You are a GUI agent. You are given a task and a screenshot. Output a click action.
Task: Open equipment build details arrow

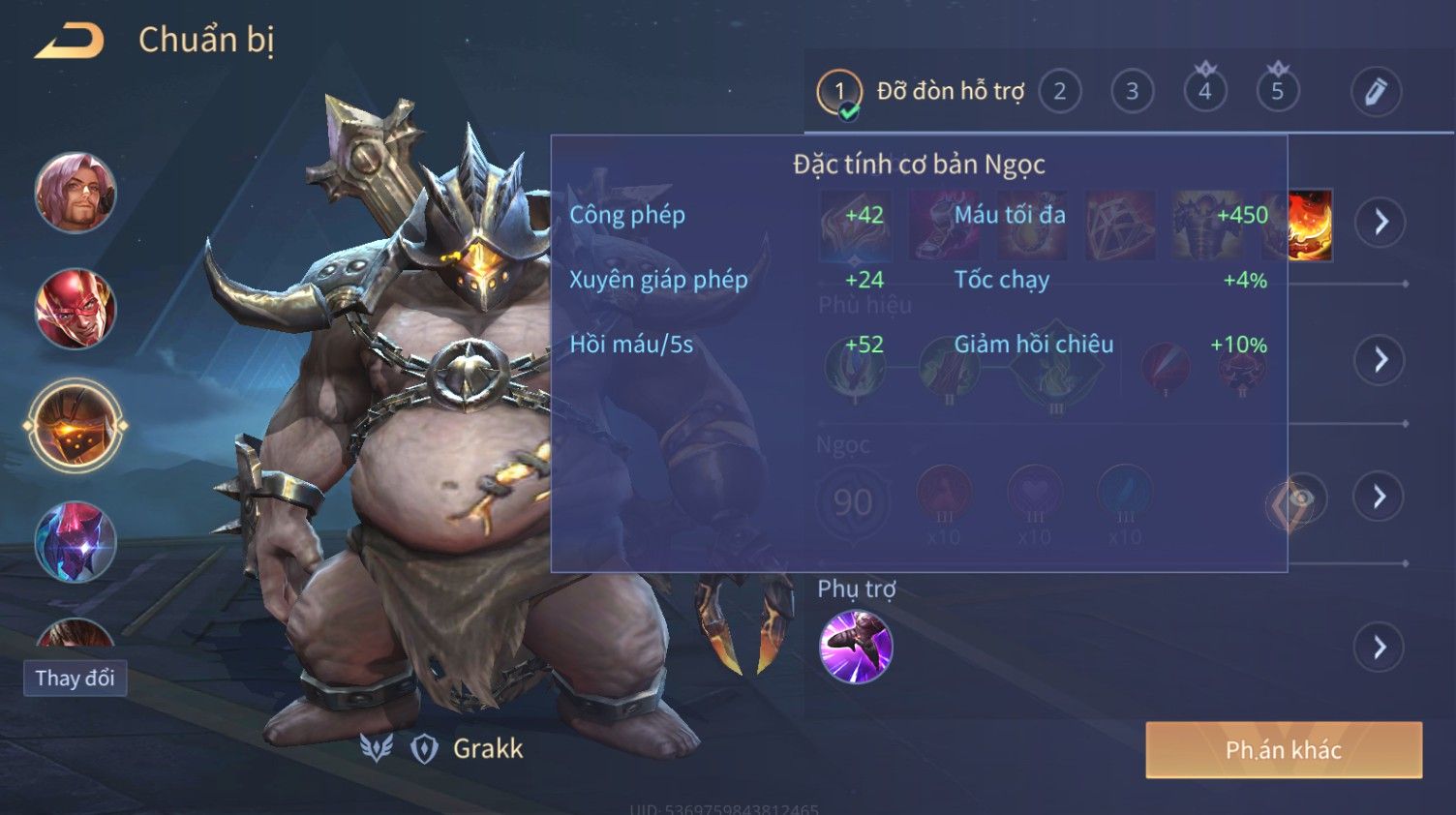pos(1380,223)
